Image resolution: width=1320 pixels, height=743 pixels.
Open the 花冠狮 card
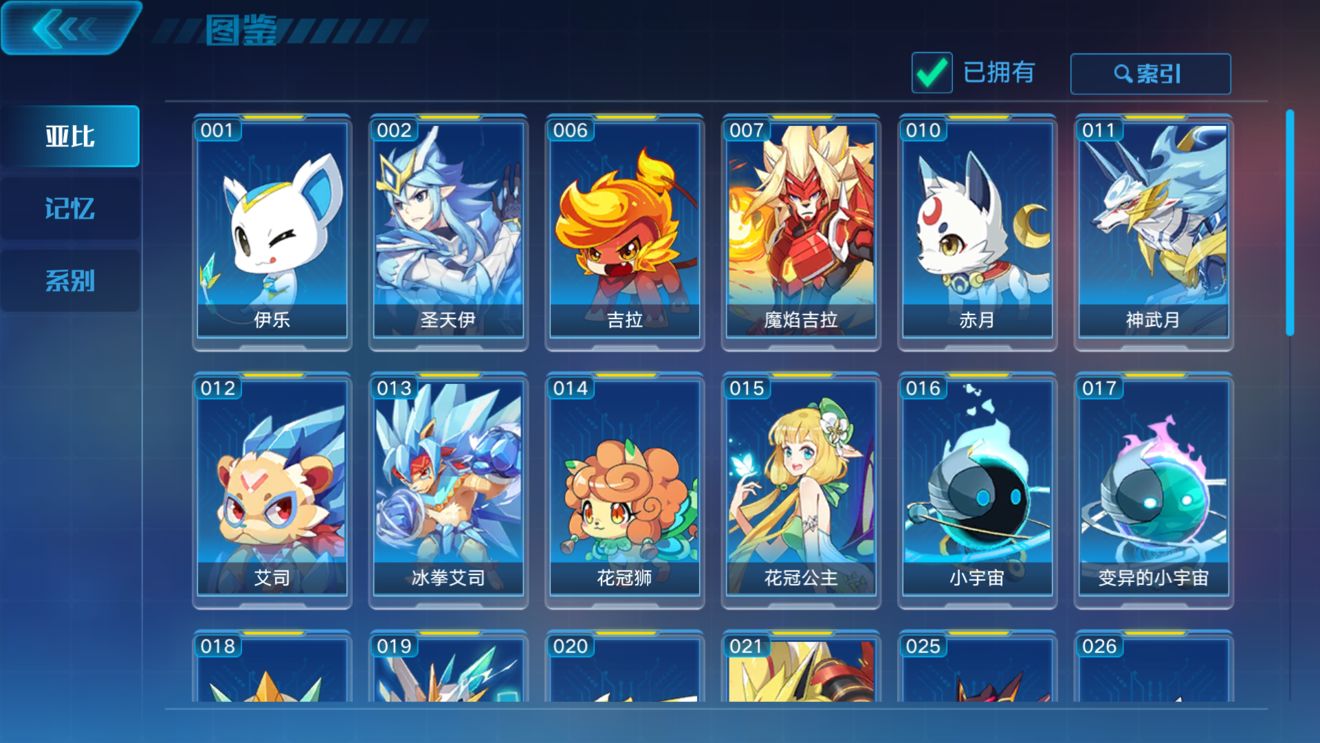pyautogui.click(x=624, y=490)
